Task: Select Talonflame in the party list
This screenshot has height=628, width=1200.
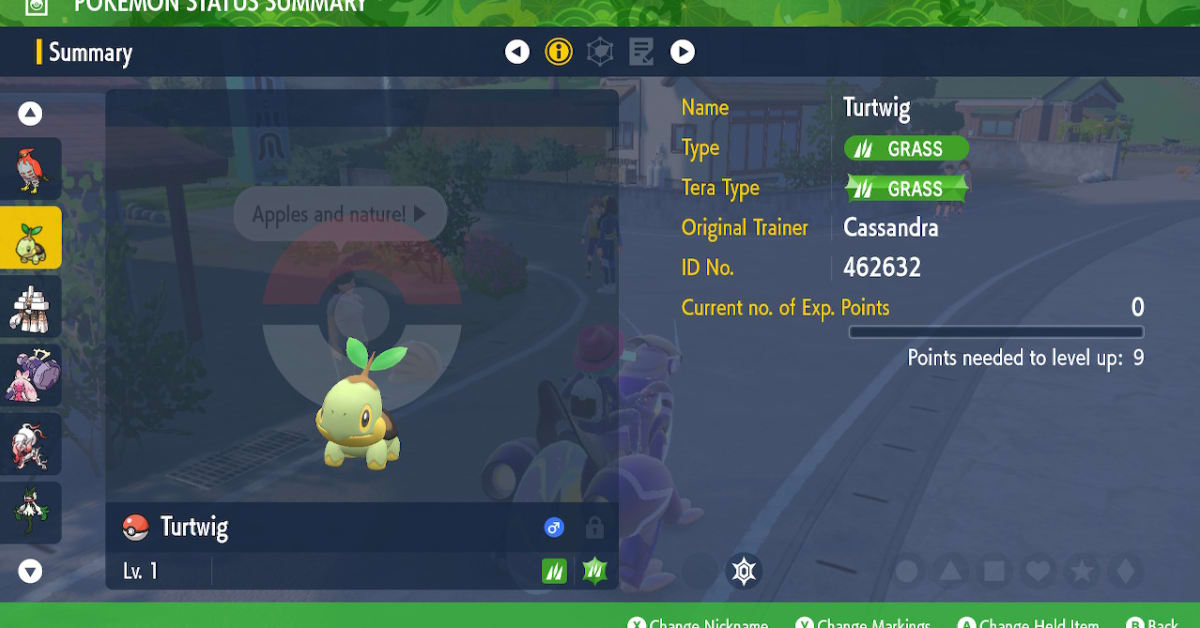Action: 30,169
